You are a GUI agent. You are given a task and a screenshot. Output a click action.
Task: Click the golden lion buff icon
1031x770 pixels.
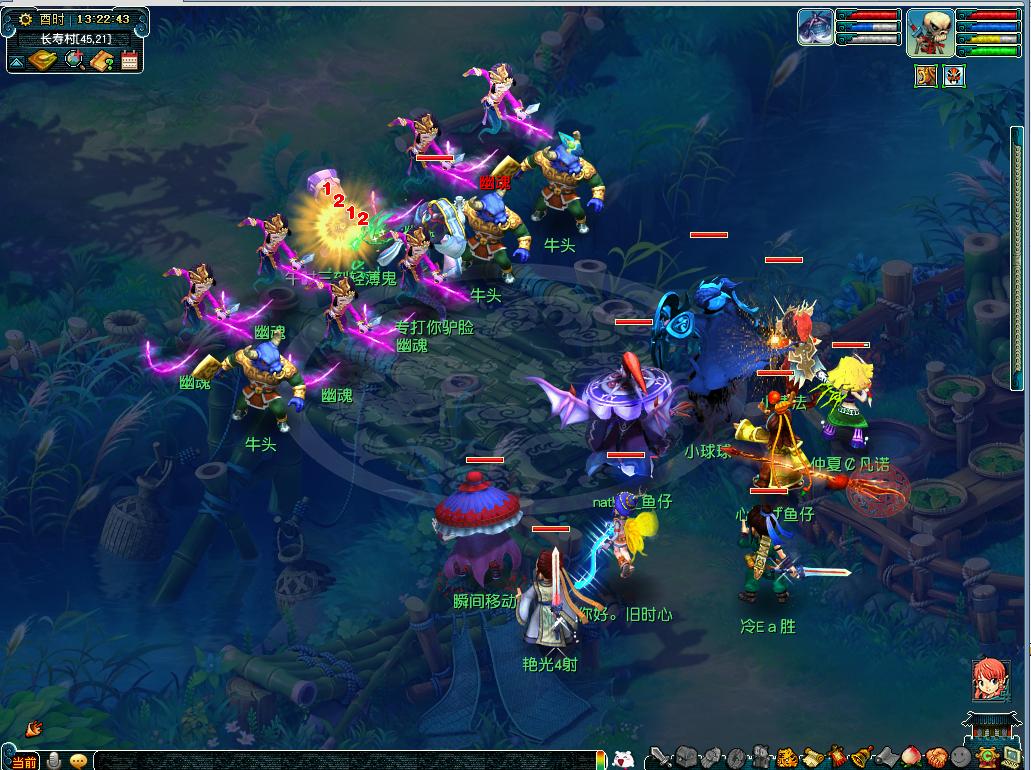pos(926,76)
